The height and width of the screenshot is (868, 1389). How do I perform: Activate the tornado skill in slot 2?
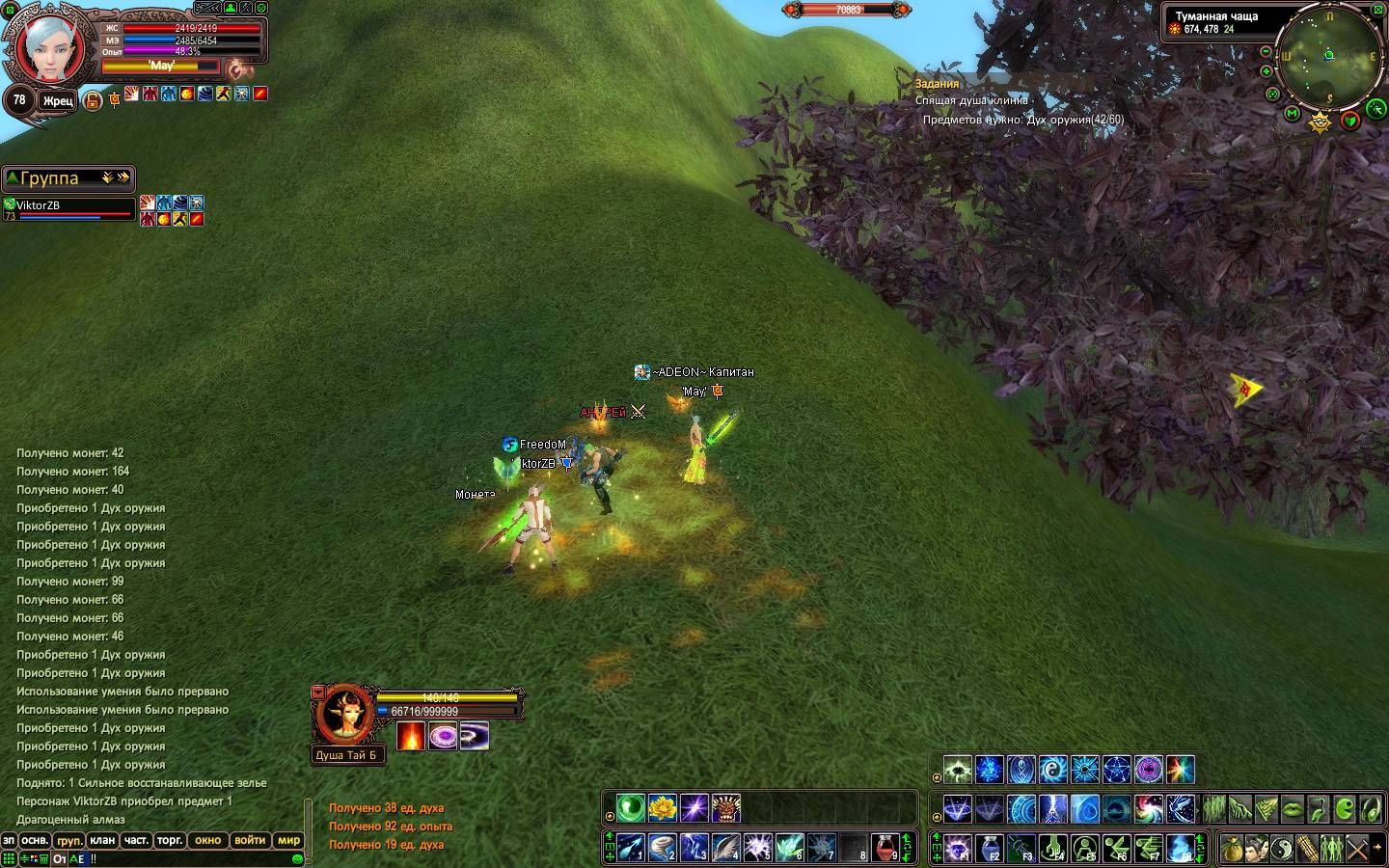tap(662, 847)
